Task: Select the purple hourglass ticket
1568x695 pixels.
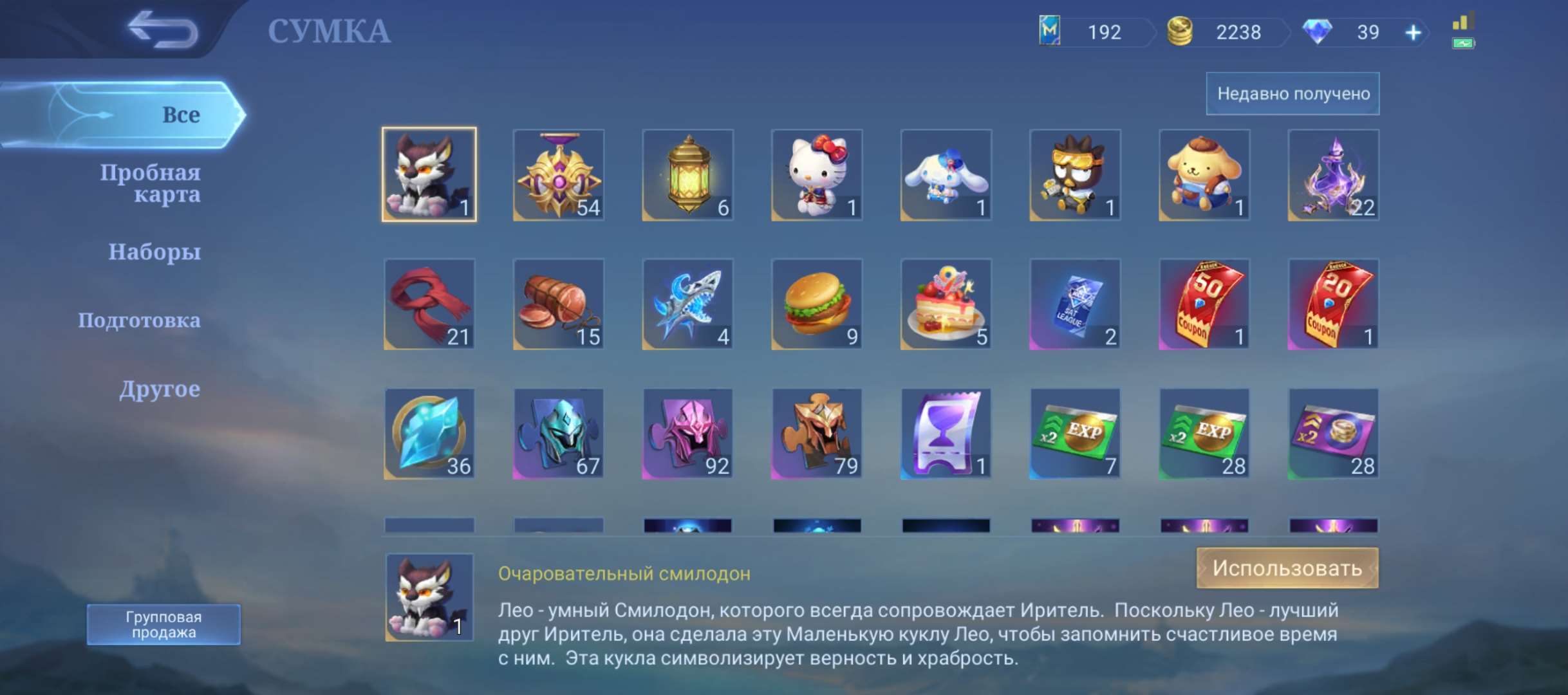Action: [x=945, y=432]
